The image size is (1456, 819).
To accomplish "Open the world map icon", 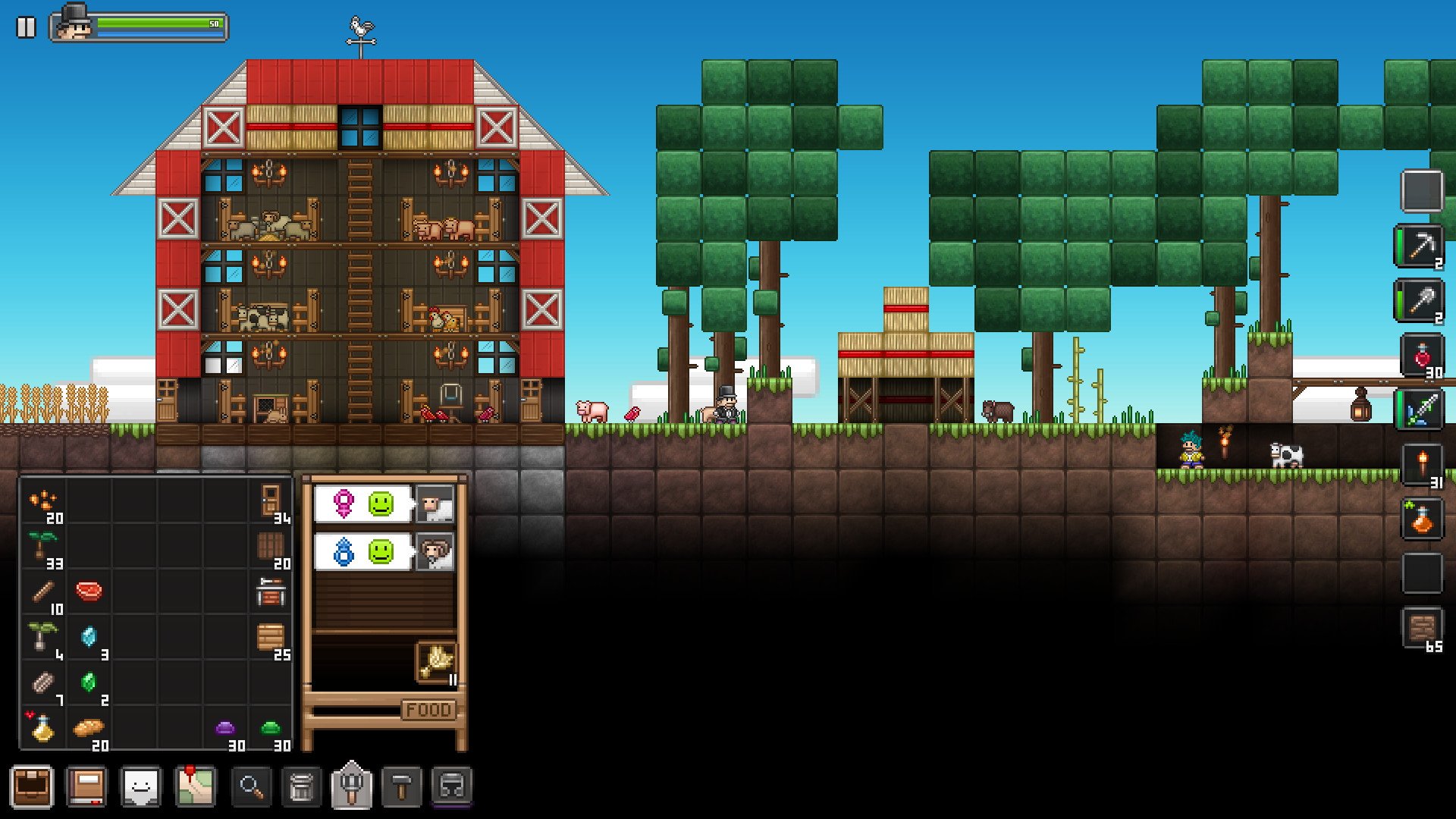I will [196, 786].
